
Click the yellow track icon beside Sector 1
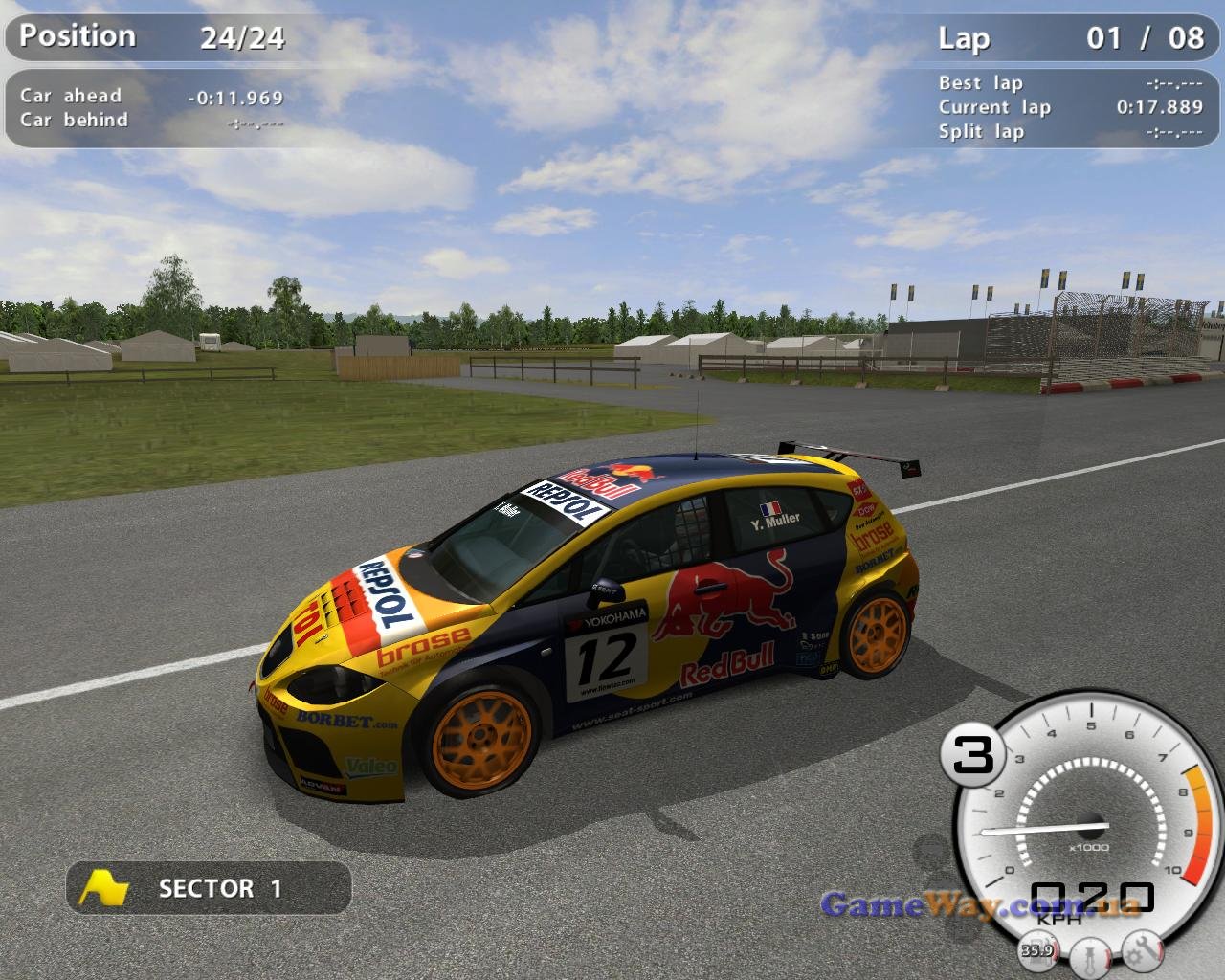[x=103, y=888]
